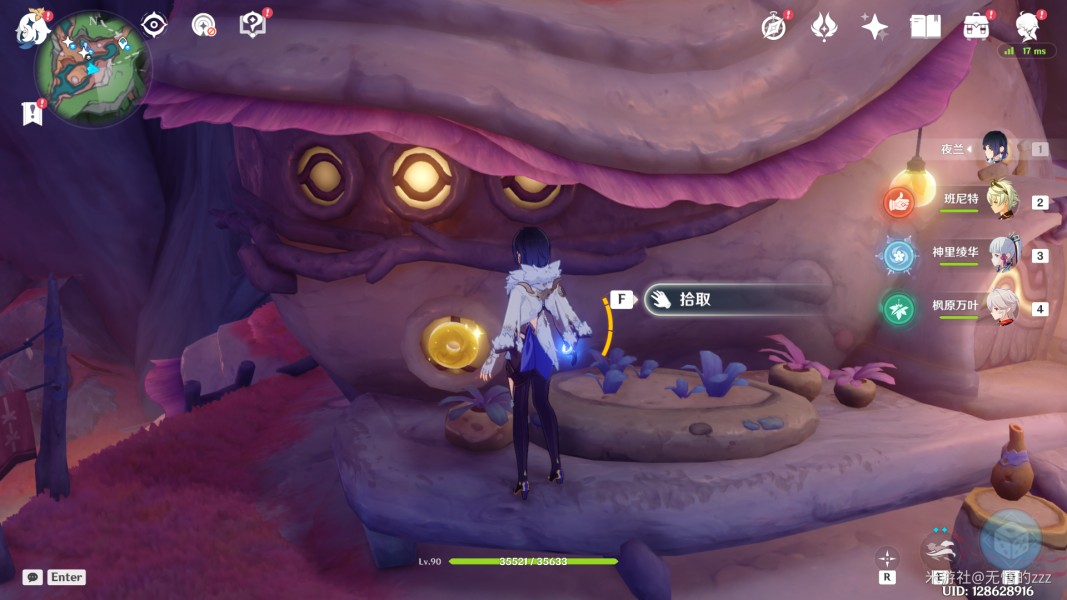Activate the eye-shaped elemental sight icon
Screen dimensions: 1067x600
click(154, 25)
